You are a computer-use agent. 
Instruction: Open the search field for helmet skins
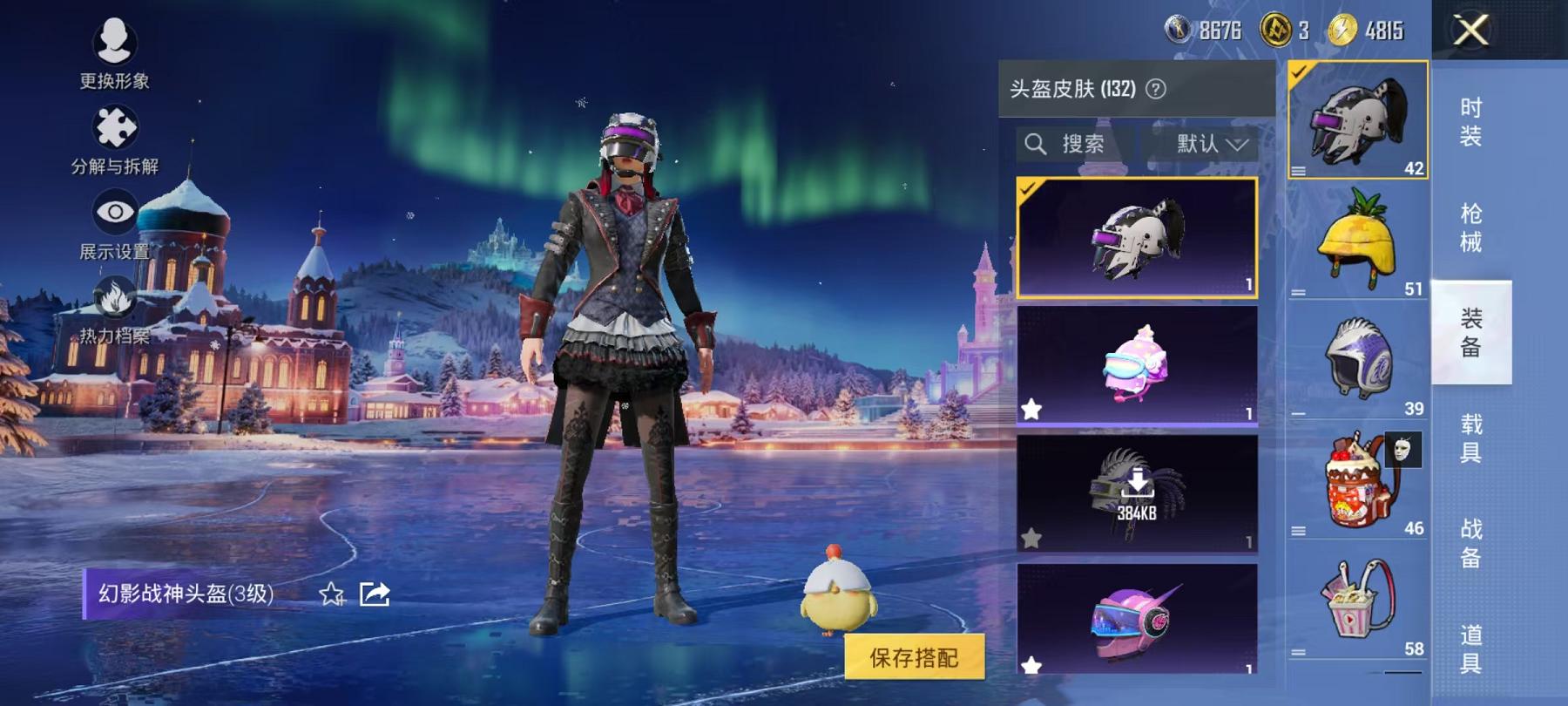click(x=1064, y=144)
